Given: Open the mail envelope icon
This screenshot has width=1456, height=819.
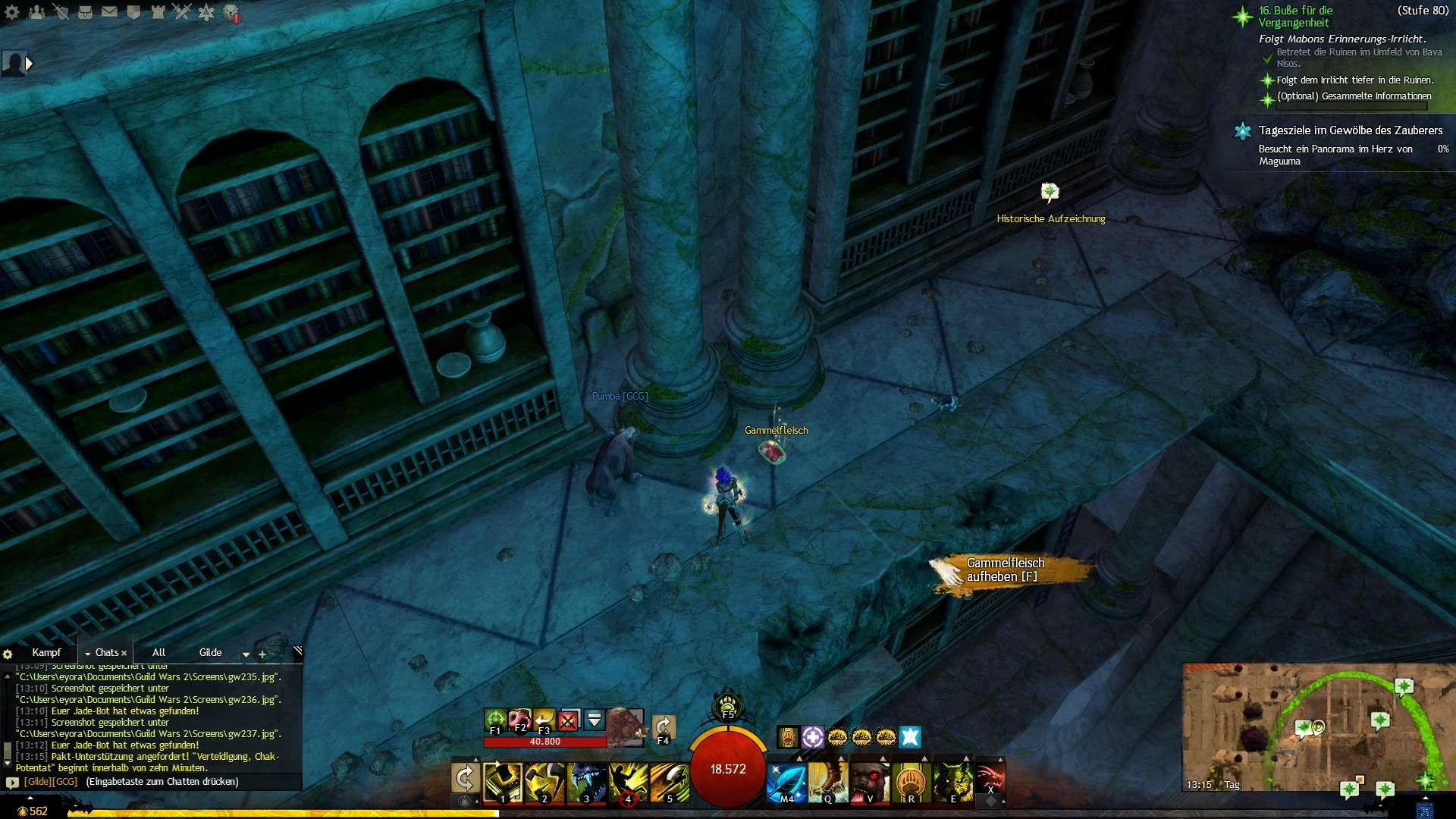Looking at the screenshot, I should coord(109,12).
